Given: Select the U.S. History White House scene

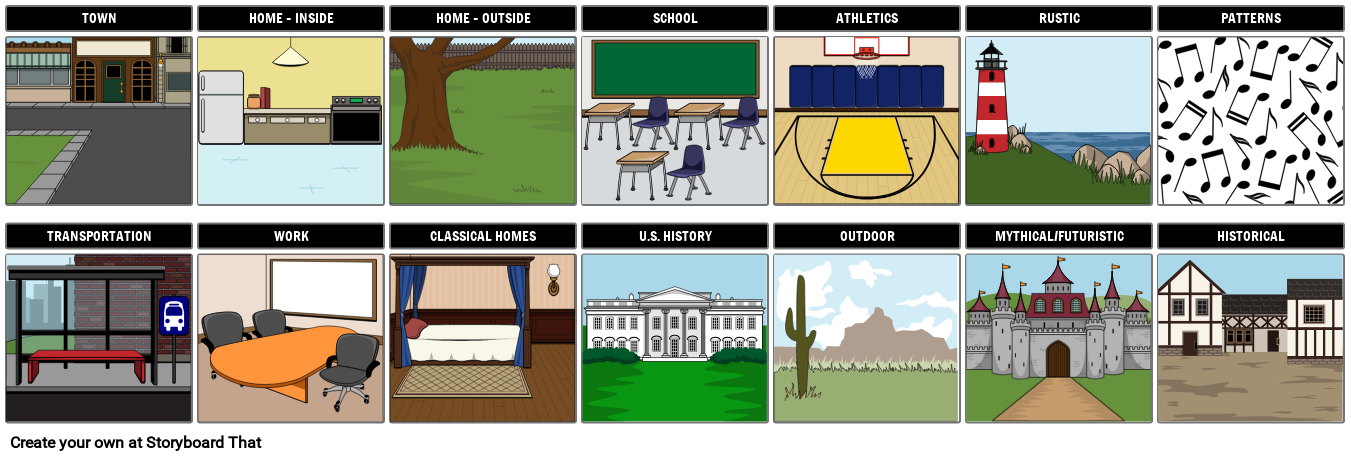Looking at the screenshot, I should [x=674, y=338].
